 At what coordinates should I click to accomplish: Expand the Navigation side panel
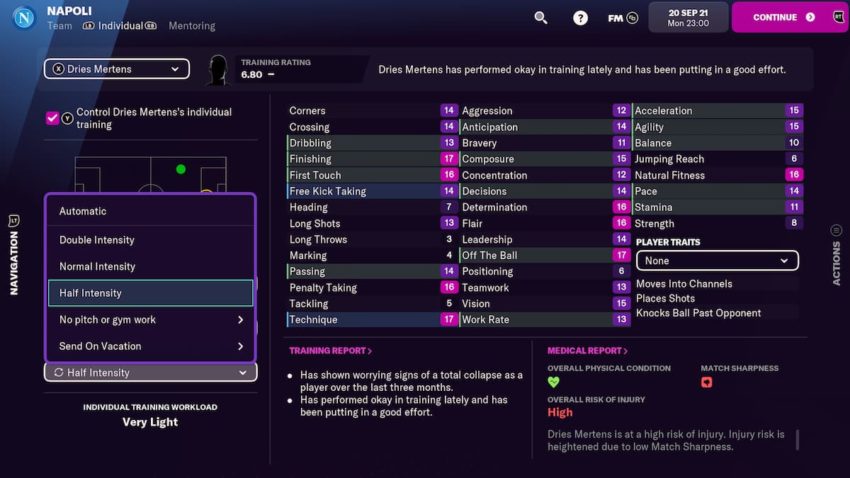14,248
